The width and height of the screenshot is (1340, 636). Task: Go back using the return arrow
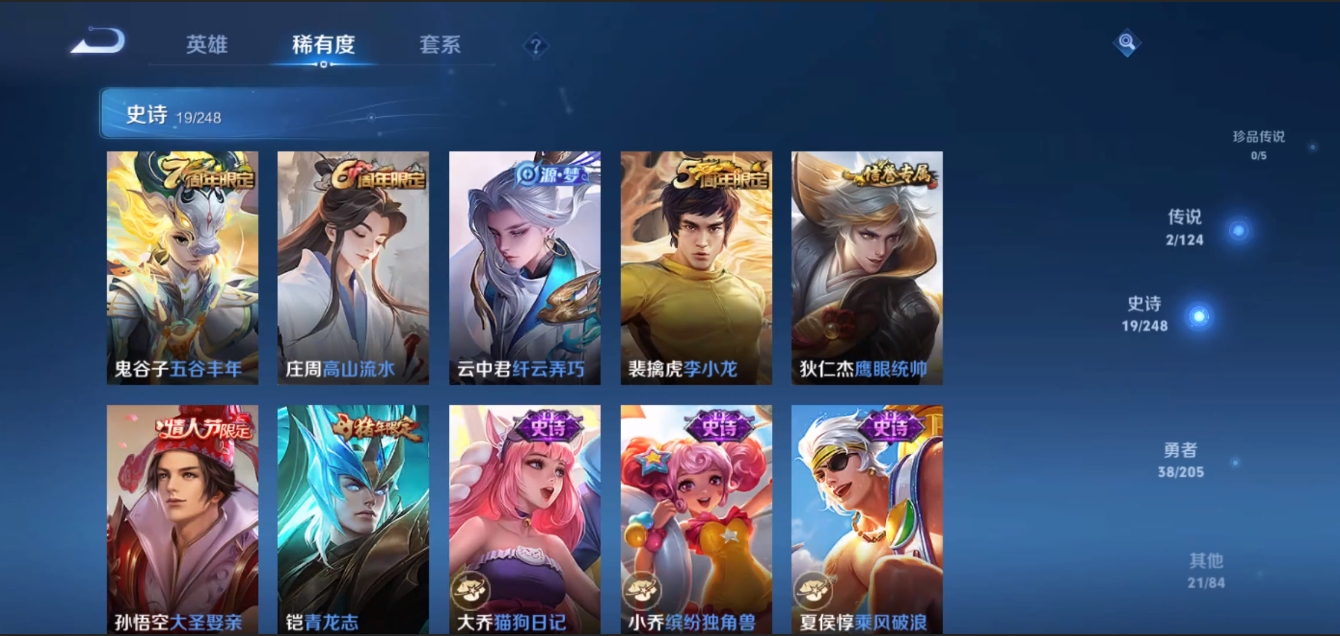coord(98,42)
